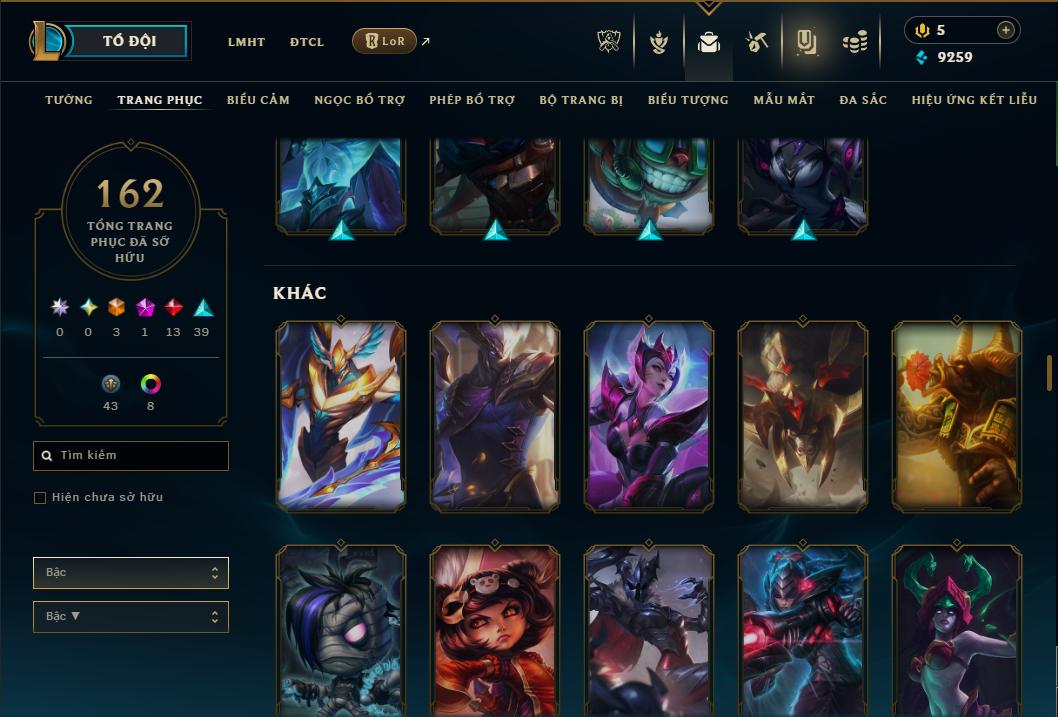Add currency with the plus button
Viewport: 1058px width, 717px height.
1005,30
